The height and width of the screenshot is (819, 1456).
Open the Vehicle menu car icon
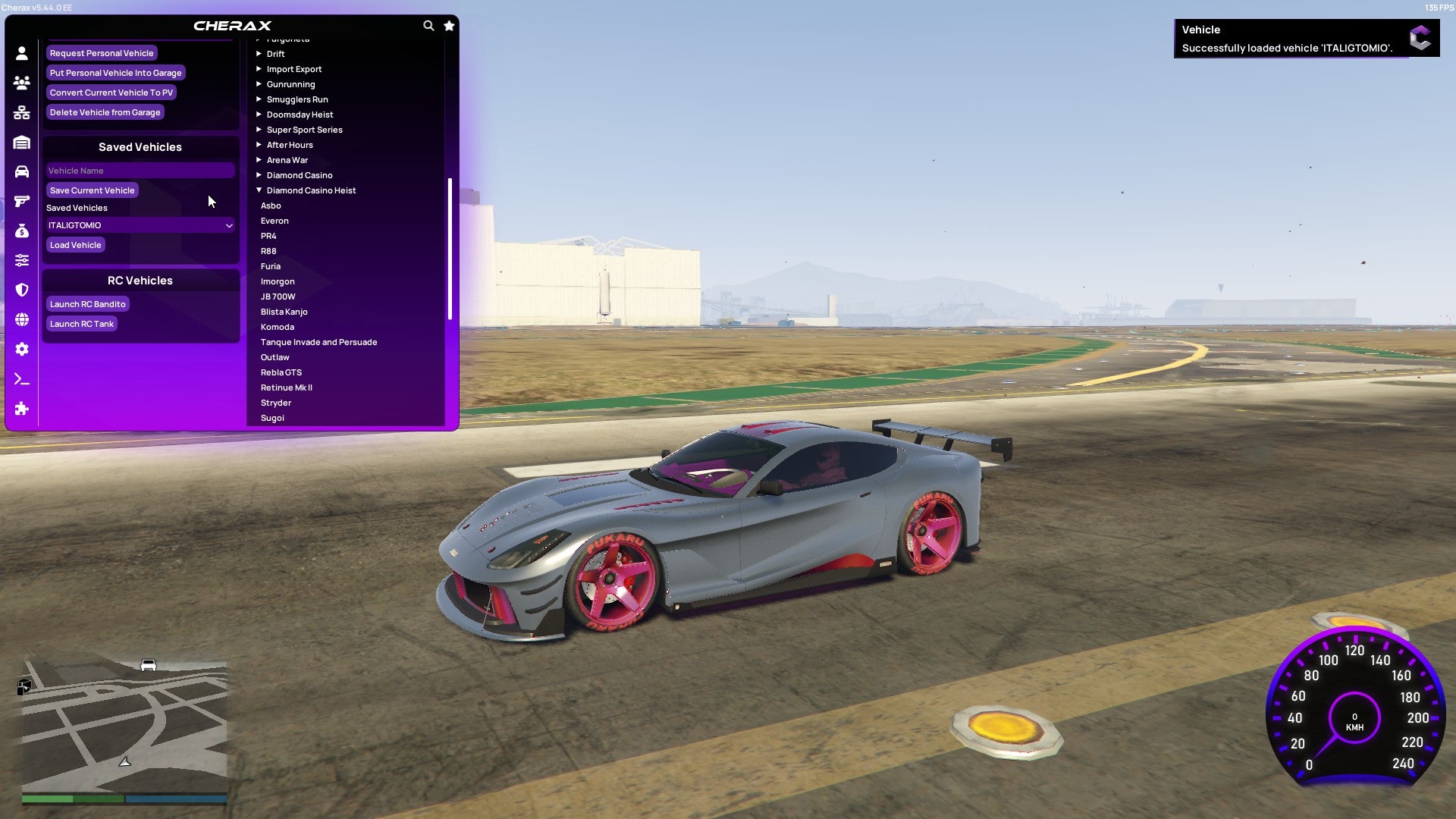click(x=22, y=172)
